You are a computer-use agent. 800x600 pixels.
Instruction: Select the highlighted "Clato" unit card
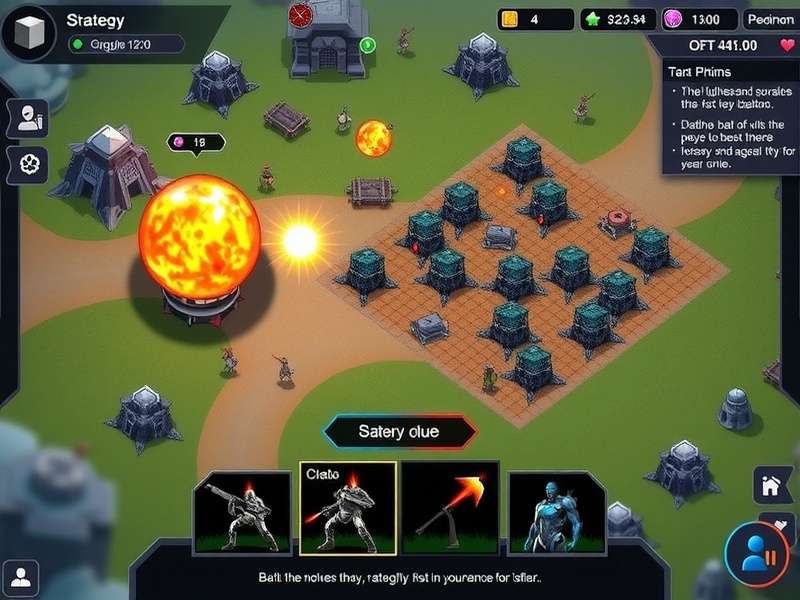click(348, 508)
